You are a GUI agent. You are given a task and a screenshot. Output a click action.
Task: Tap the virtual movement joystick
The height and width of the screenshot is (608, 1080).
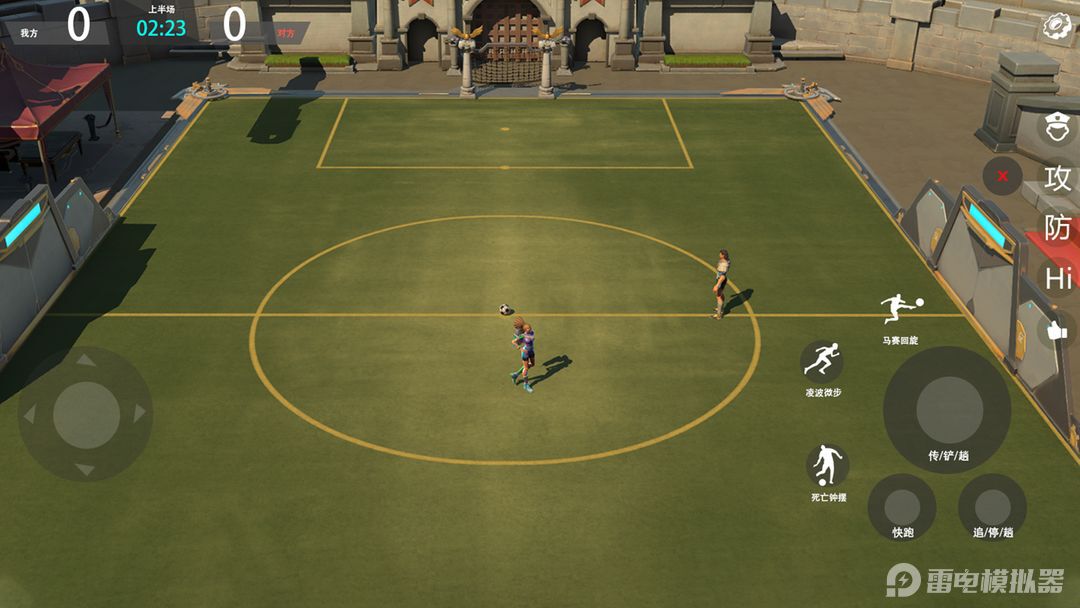coord(86,414)
